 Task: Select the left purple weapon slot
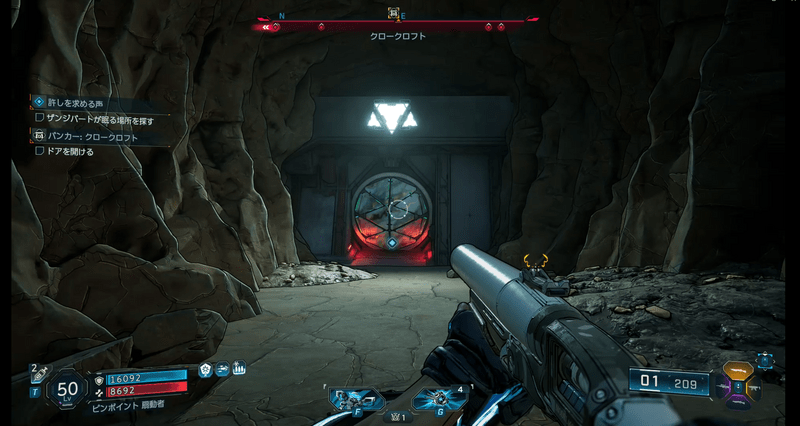point(723,385)
